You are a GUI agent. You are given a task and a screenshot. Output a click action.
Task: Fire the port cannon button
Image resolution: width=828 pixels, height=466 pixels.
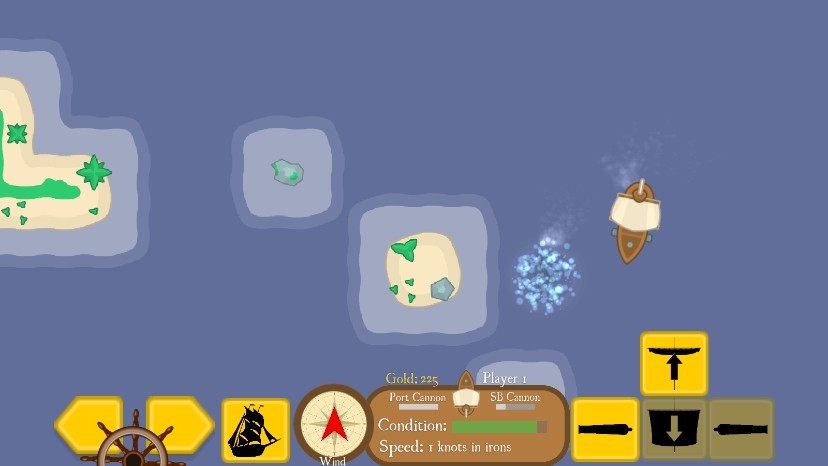605,429
